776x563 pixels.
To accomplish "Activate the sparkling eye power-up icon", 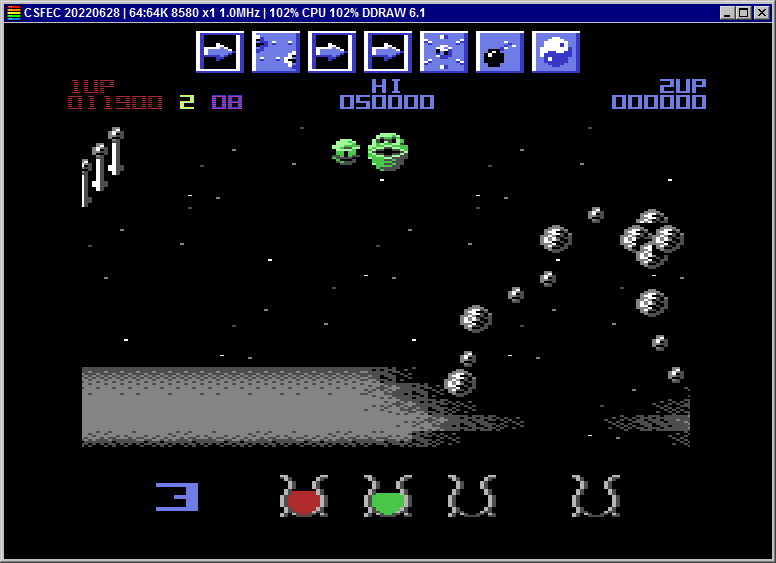I will (x=443, y=52).
